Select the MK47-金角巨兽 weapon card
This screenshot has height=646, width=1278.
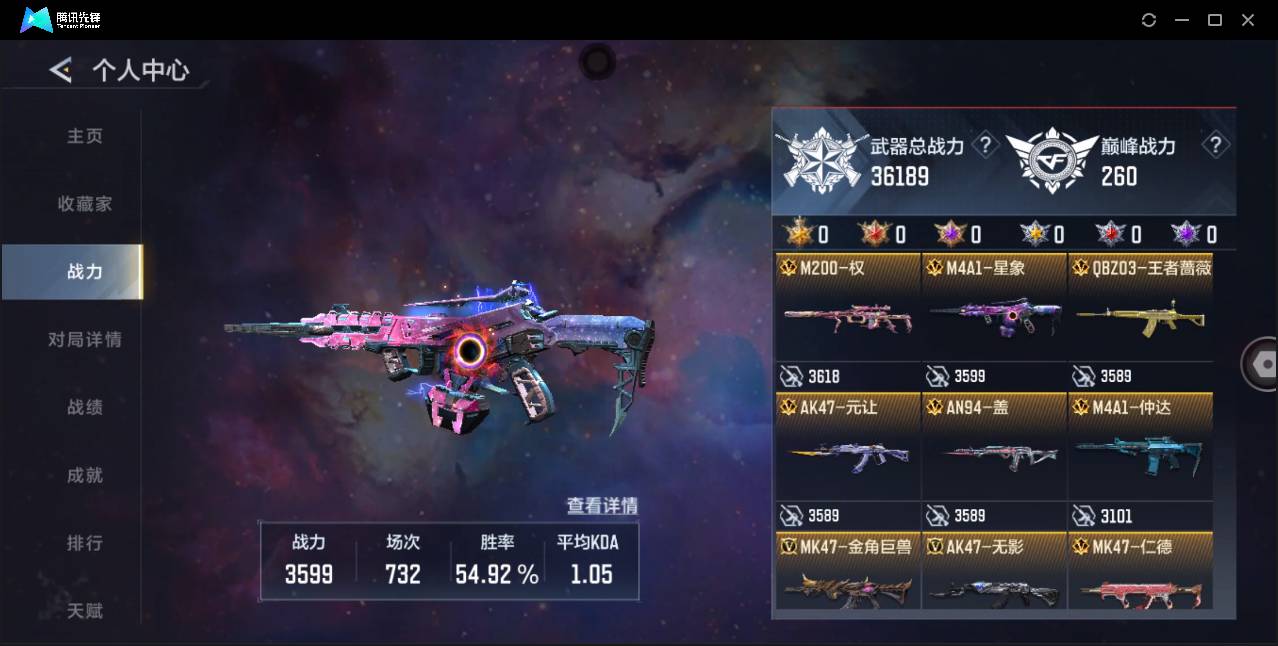pyautogui.click(x=848, y=575)
